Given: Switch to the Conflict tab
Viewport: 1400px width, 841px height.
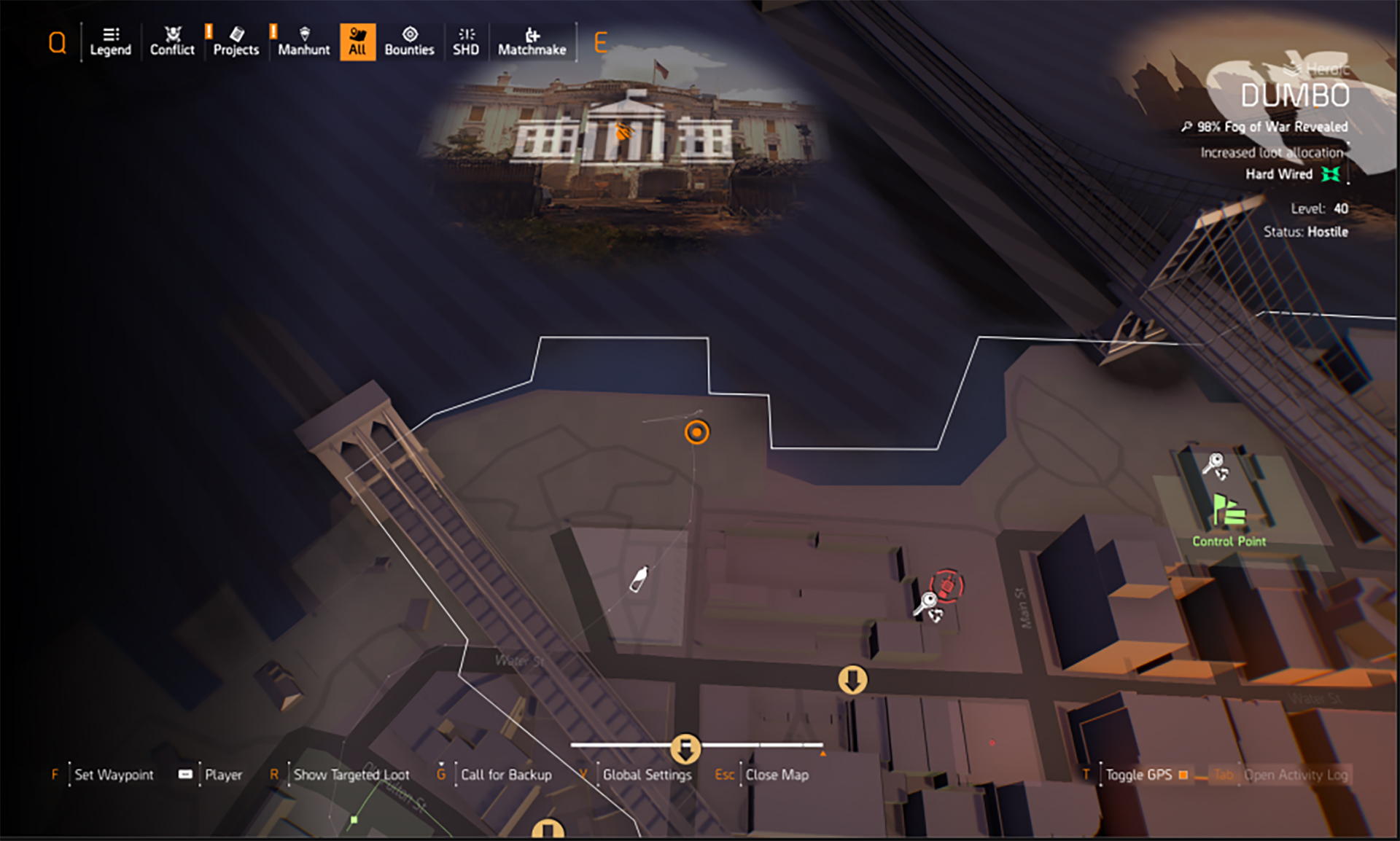Looking at the screenshot, I should (172, 42).
